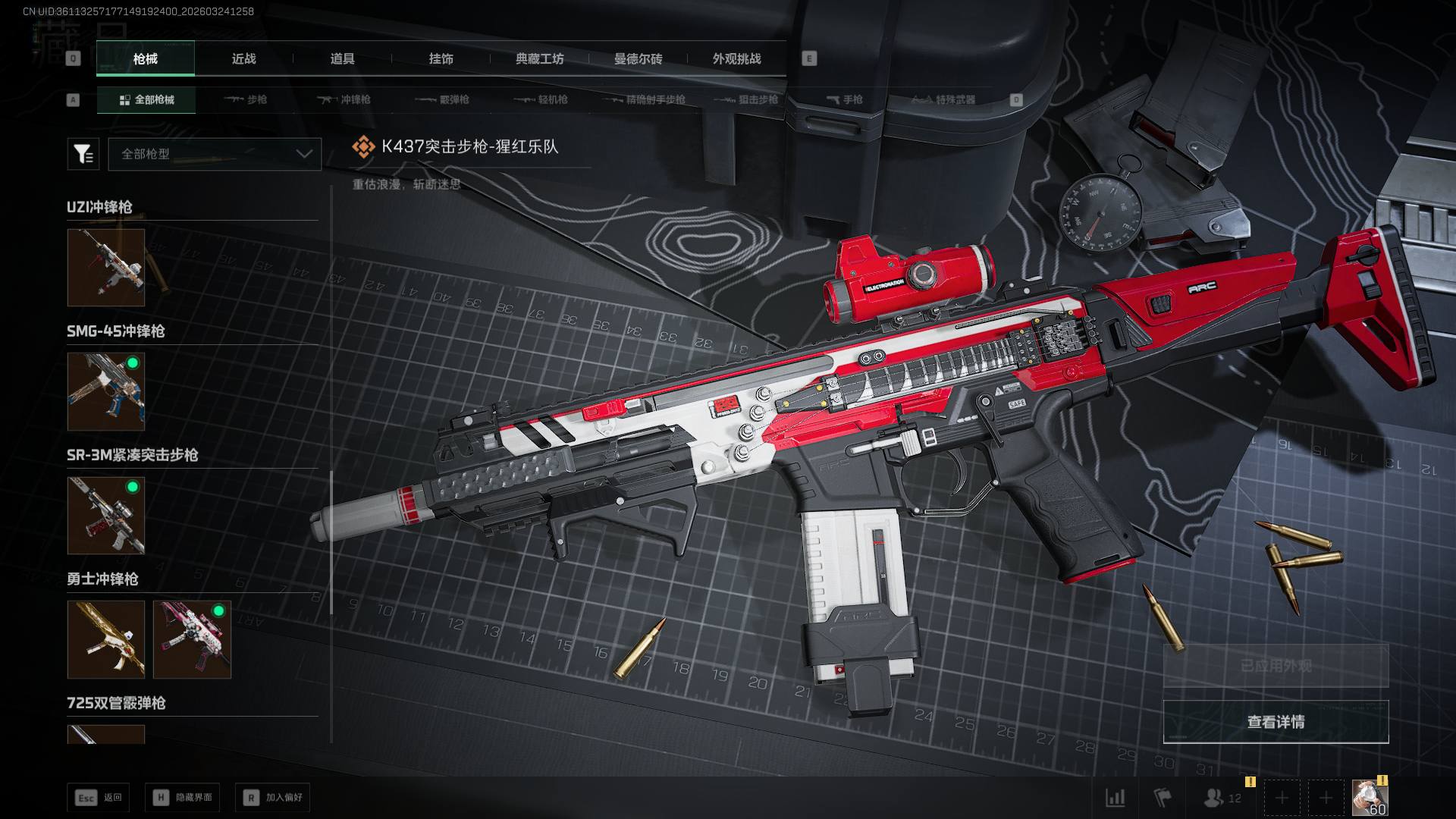This screenshot has height=819, width=1456.
Task: Select the gold 勇士冲锋枪 skin thumbnail
Action: 106,639
